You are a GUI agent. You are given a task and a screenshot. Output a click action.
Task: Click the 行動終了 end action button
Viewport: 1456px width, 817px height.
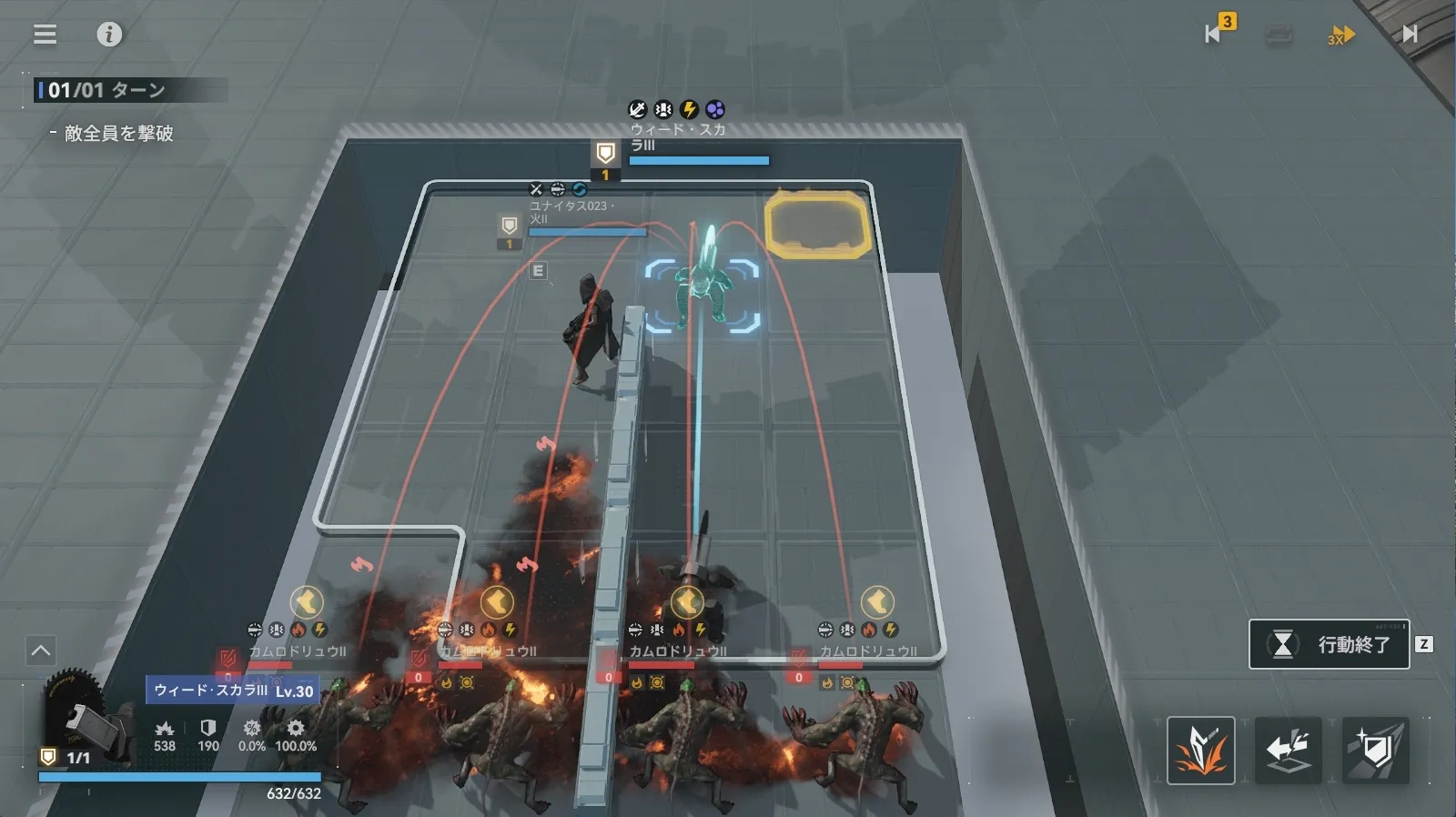pos(1330,644)
